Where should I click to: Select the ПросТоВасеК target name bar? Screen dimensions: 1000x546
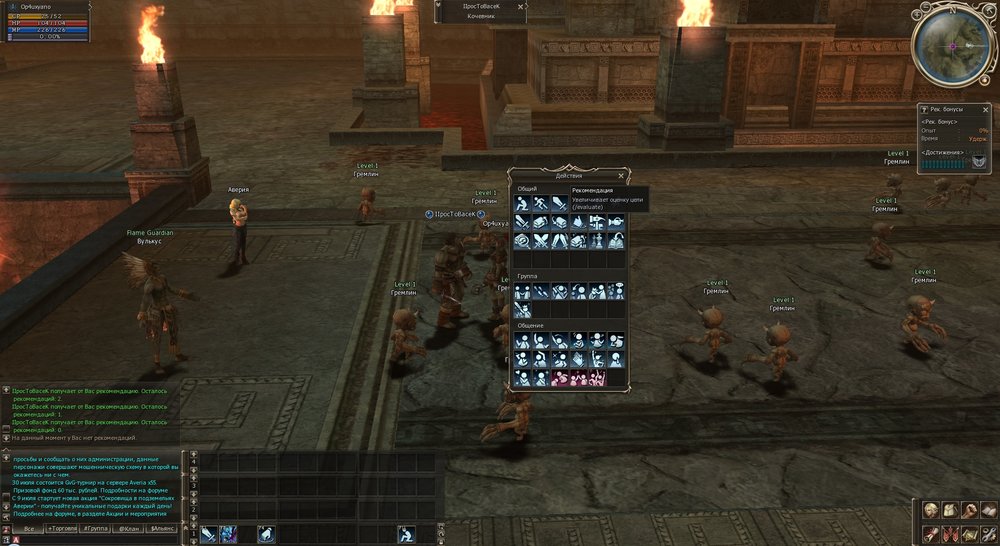pyautogui.click(x=478, y=5)
